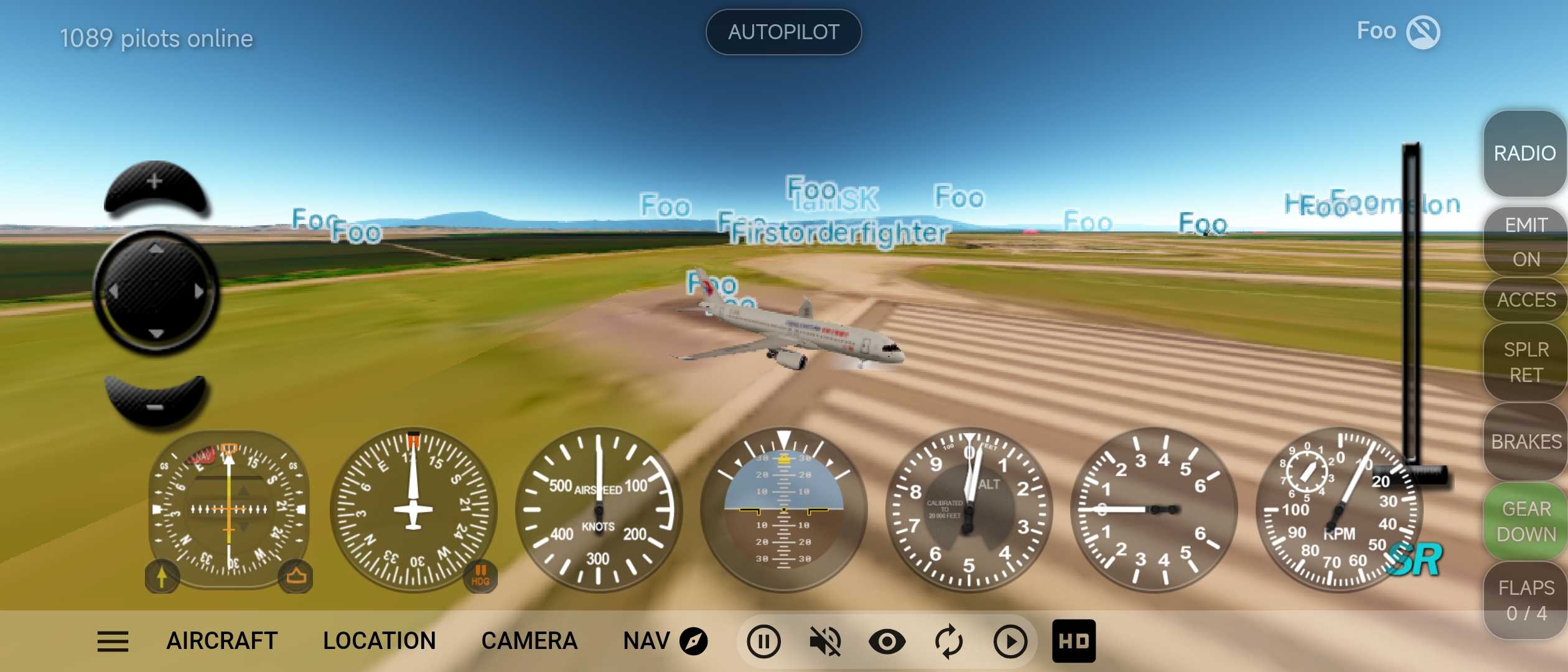1568x672 pixels.
Task: Toggle the muted sound icon
Action: pos(824,642)
